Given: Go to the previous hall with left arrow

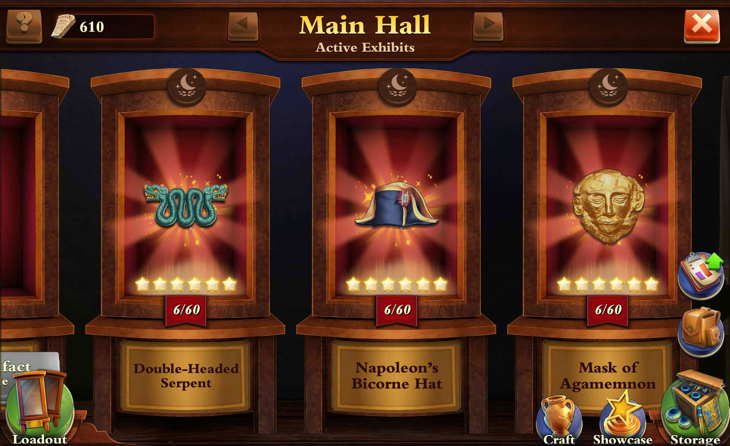Looking at the screenshot, I should 242,25.
